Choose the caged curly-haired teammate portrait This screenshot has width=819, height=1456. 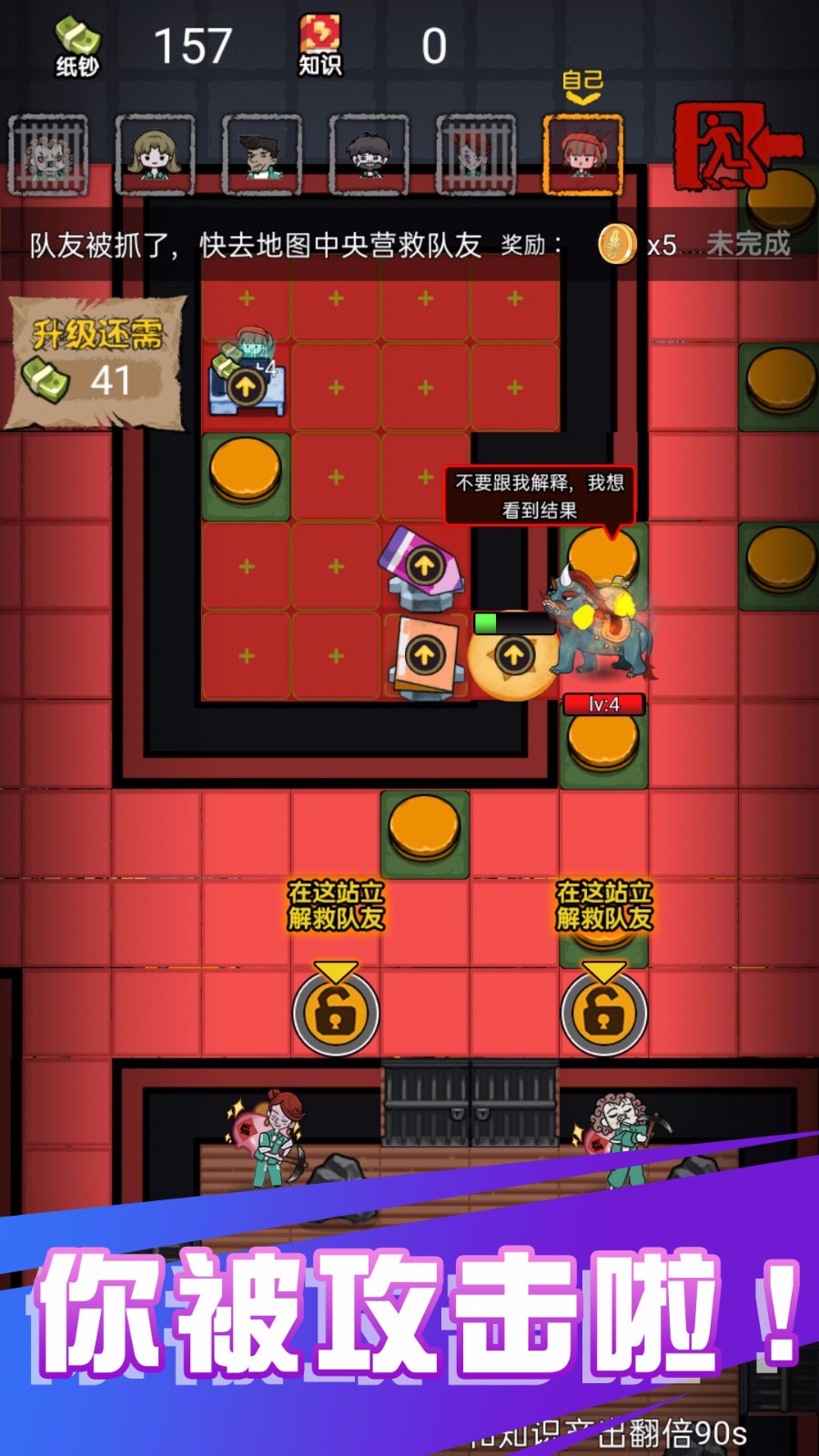pyautogui.click(x=48, y=154)
